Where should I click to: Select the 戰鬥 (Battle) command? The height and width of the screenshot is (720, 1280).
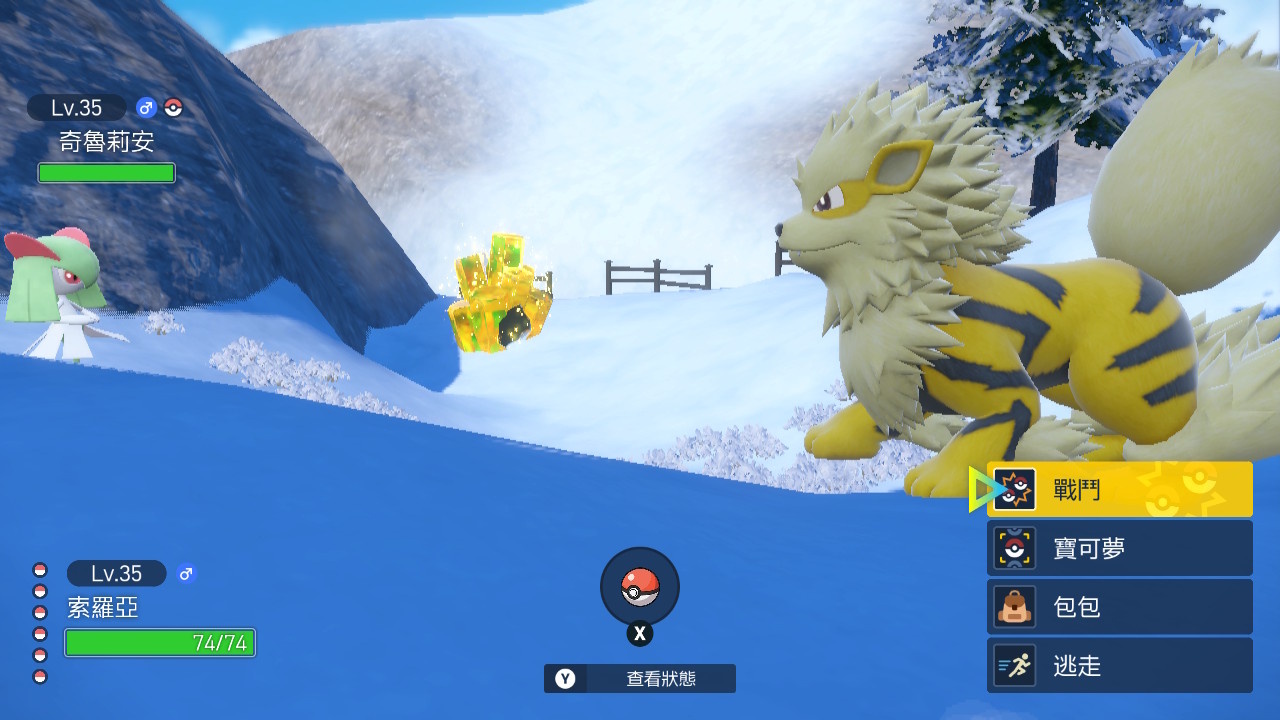click(x=1120, y=490)
